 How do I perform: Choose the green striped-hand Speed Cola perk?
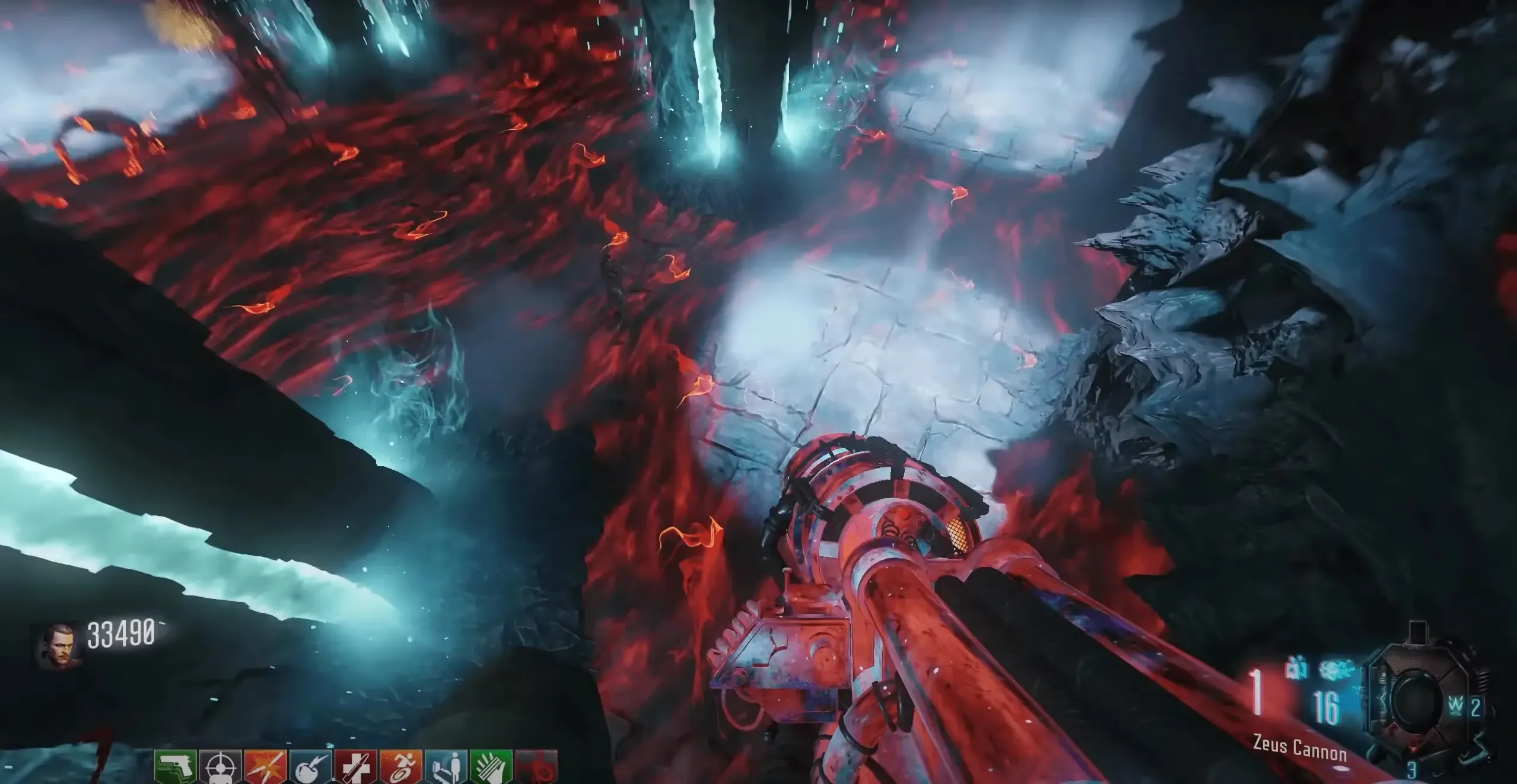tap(491, 767)
